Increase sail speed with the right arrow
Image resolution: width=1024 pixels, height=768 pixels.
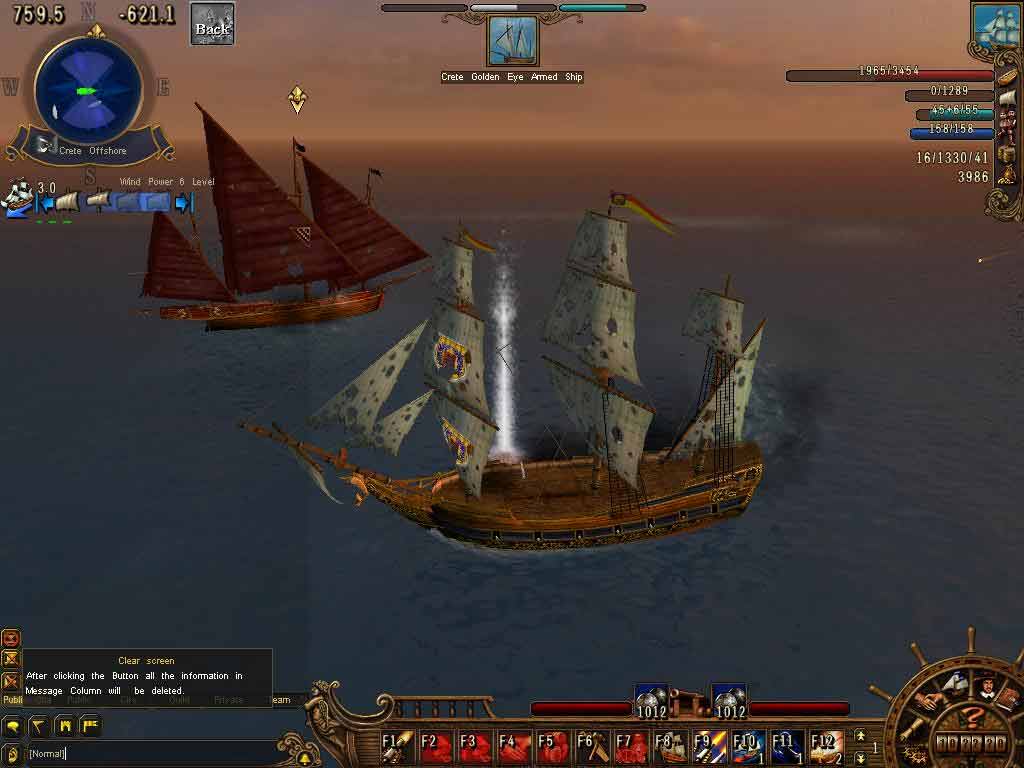pos(183,203)
